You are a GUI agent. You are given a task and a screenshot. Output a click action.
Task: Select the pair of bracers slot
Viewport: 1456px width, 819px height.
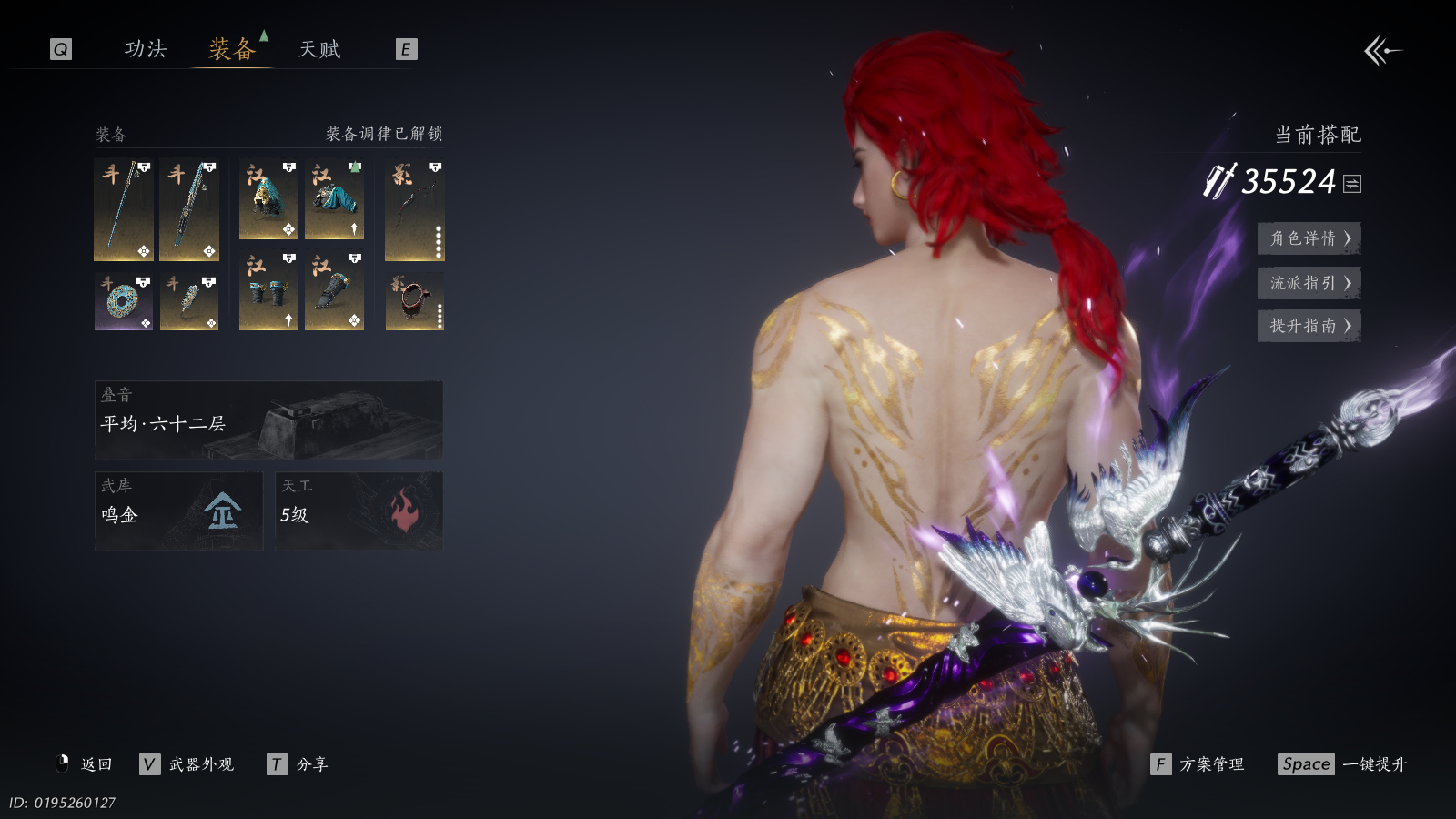click(268, 291)
